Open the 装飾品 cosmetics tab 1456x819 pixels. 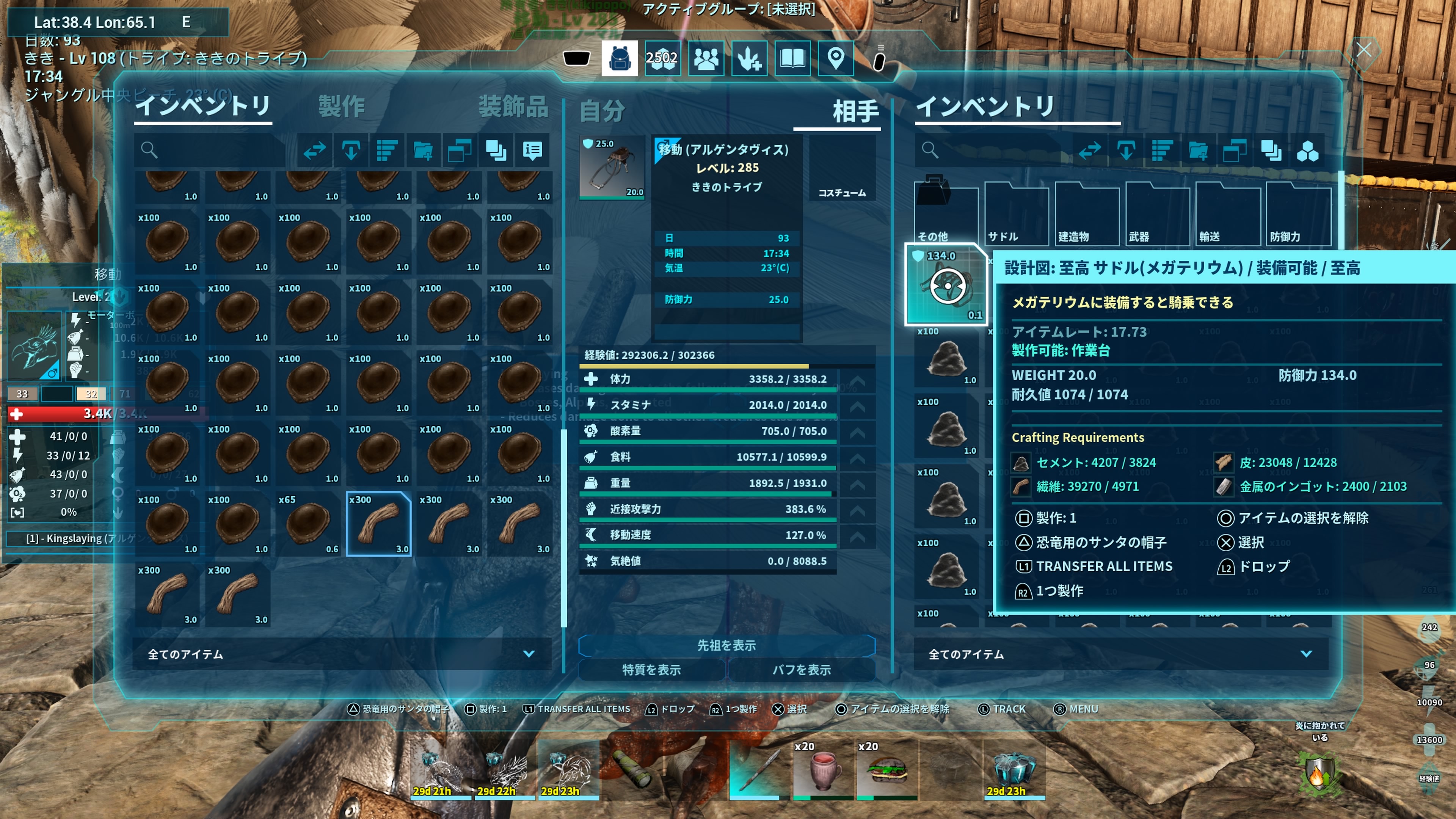(x=513, y=106)
